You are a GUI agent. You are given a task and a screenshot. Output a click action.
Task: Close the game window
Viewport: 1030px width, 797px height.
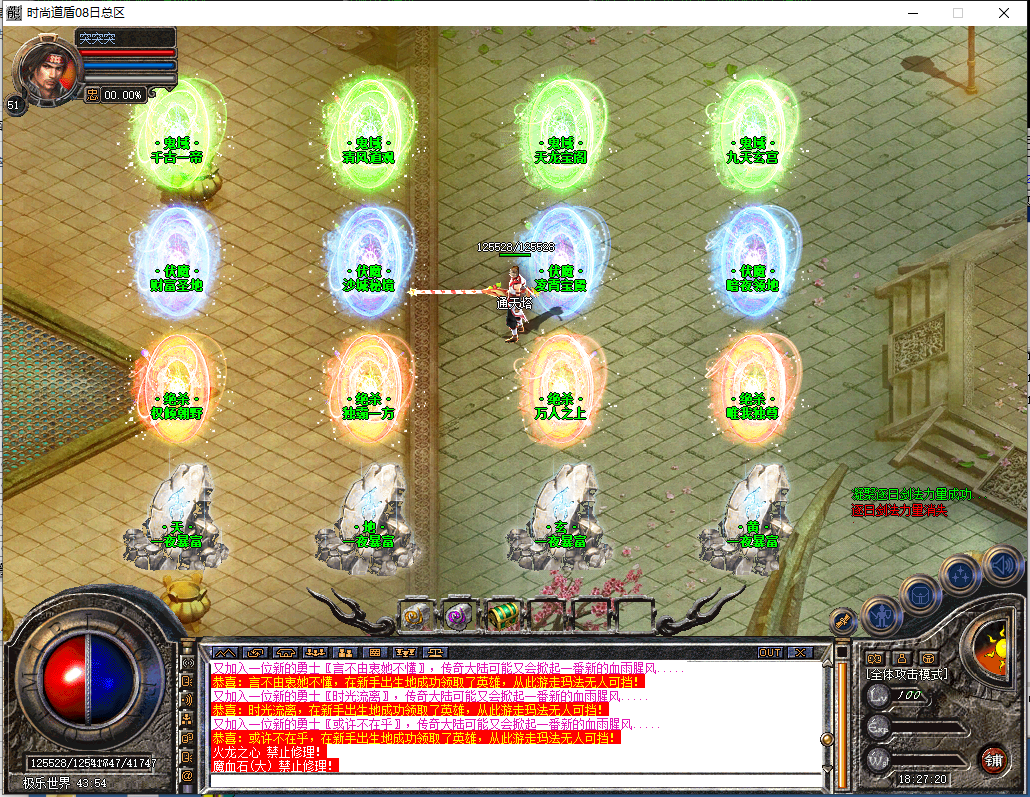click(x=1003, y=13)
